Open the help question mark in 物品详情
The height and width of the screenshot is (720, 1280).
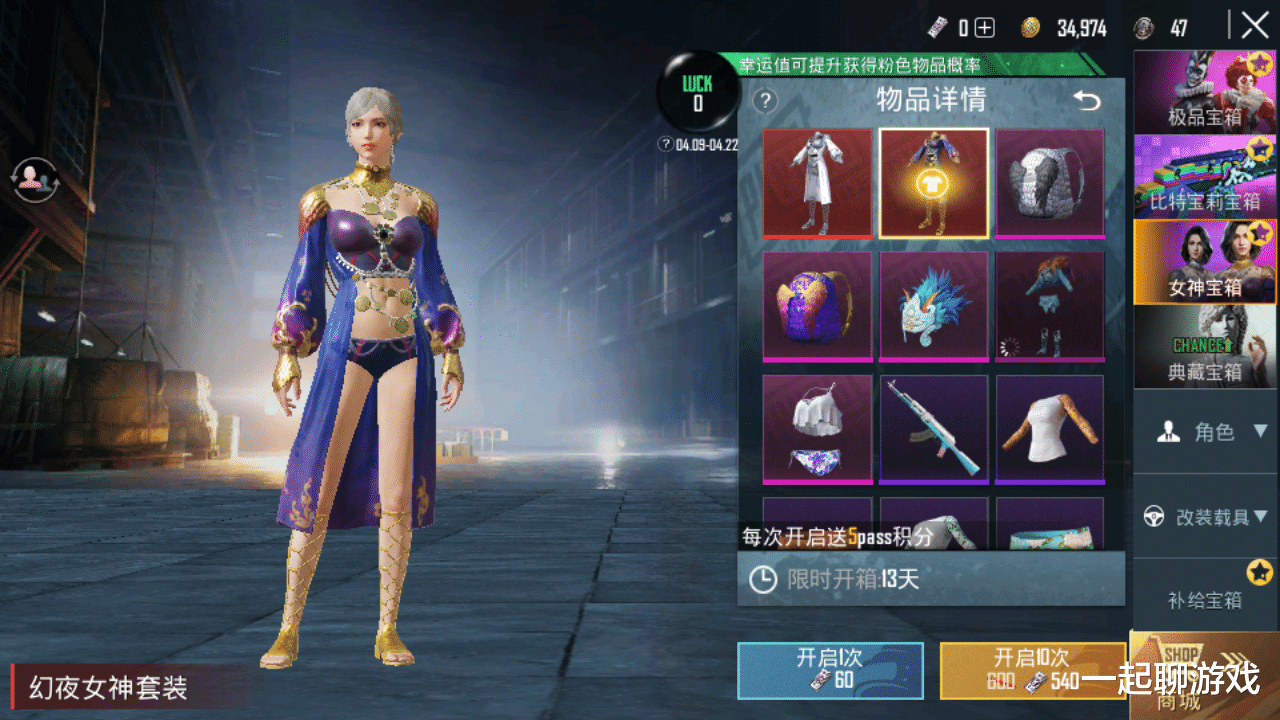click(x=765, y=100)
